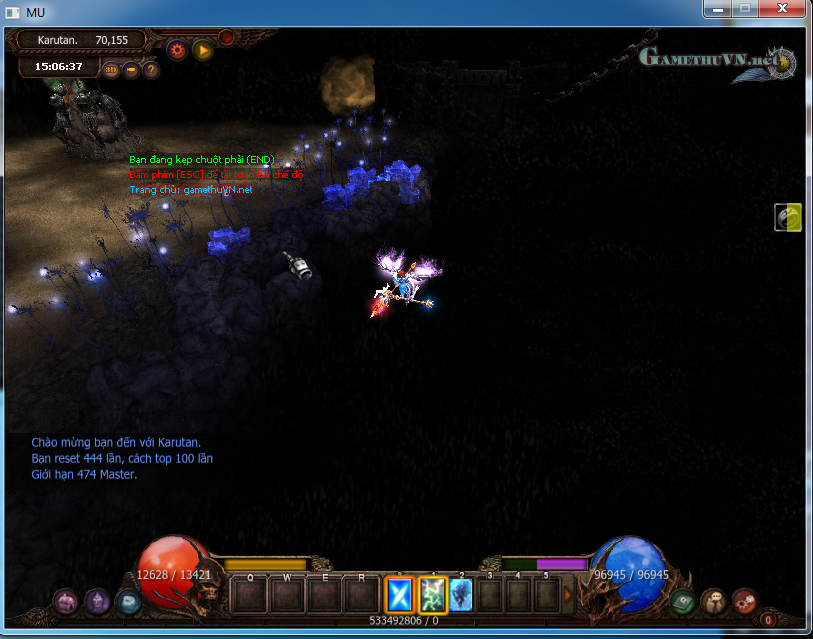Viewport: 813px width, 639px height.
Task: Open the green book icon
Action: [684, 602]
